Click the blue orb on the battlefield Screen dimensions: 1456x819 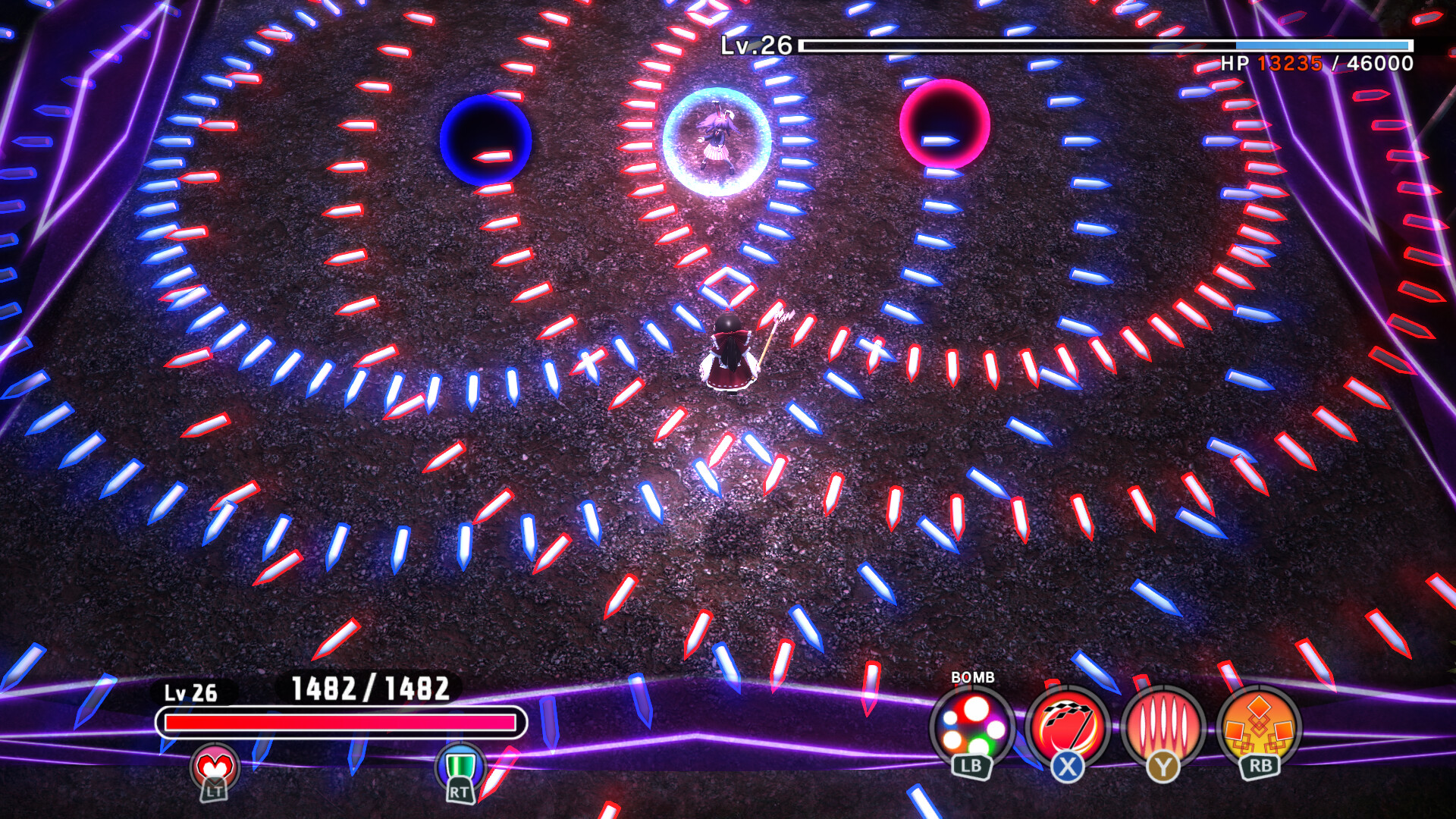pos(486,140)
